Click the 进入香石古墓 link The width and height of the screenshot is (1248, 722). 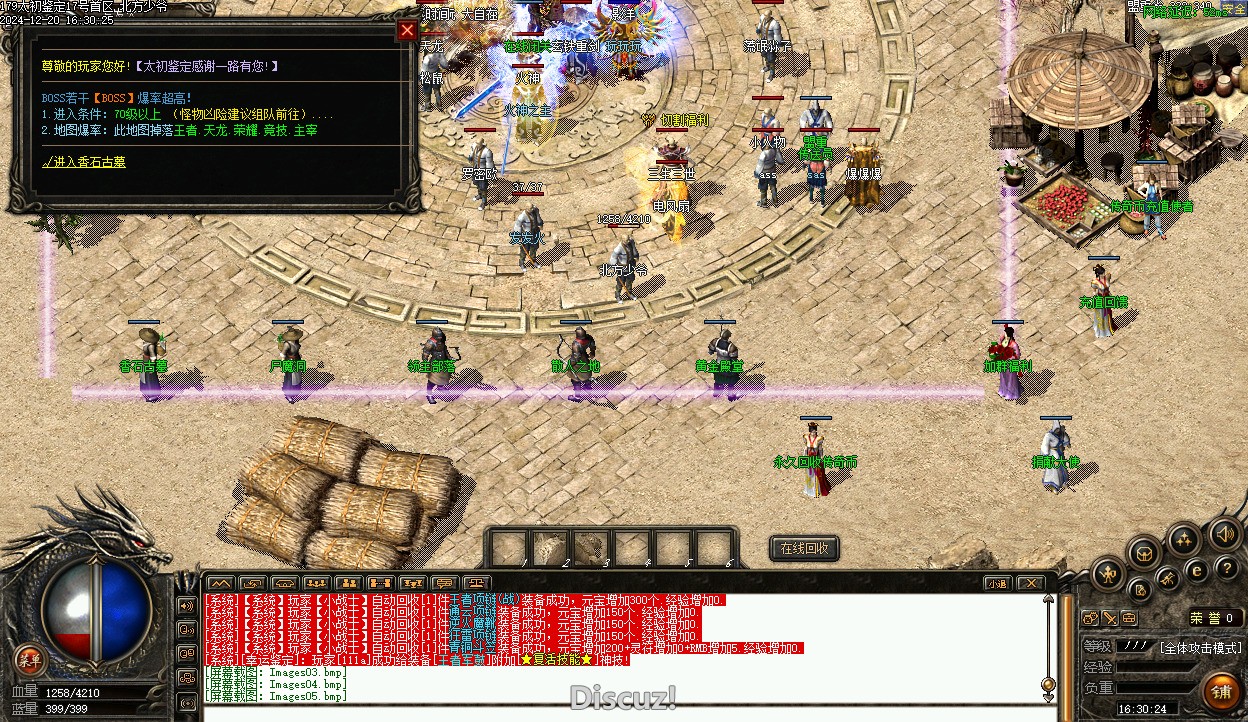point(83,161)
